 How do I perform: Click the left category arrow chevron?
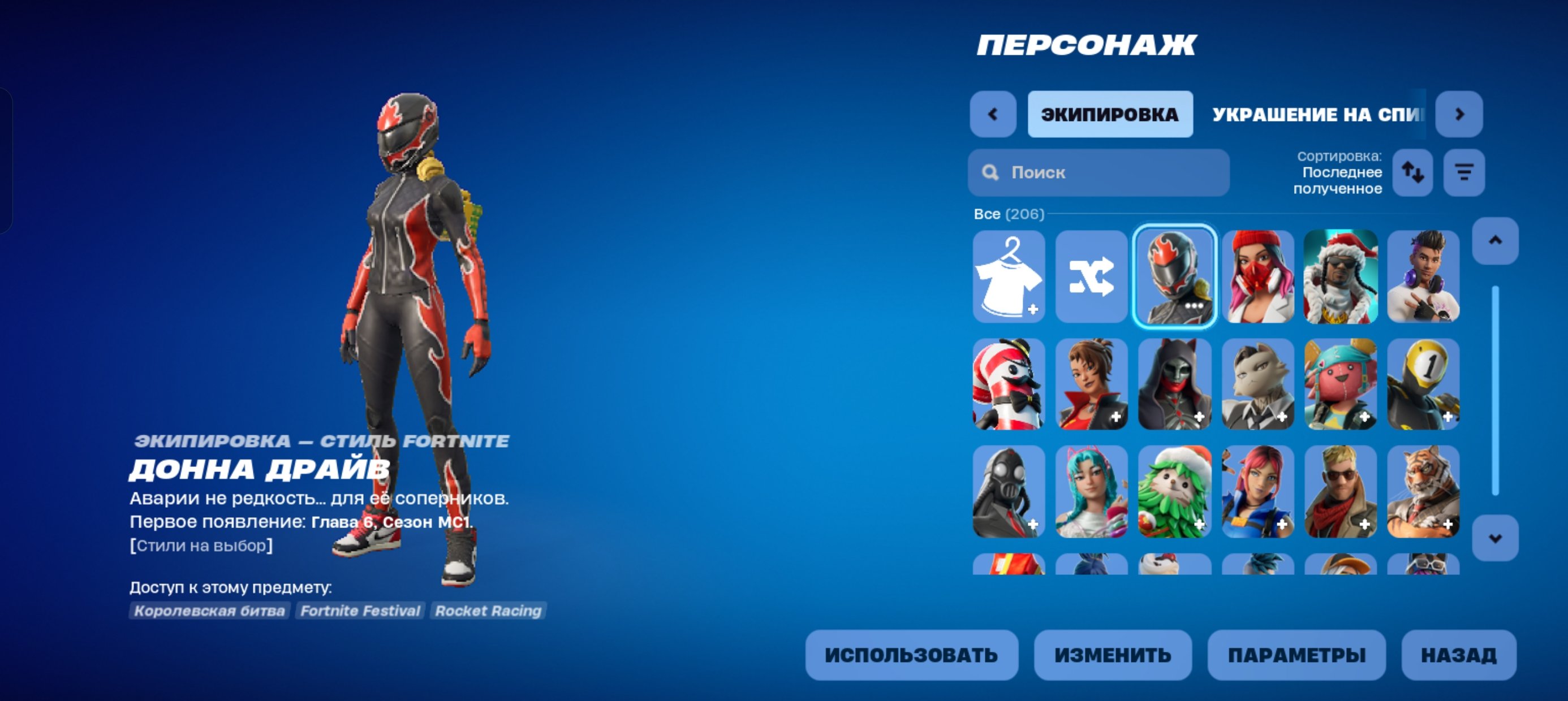[993, 114]
